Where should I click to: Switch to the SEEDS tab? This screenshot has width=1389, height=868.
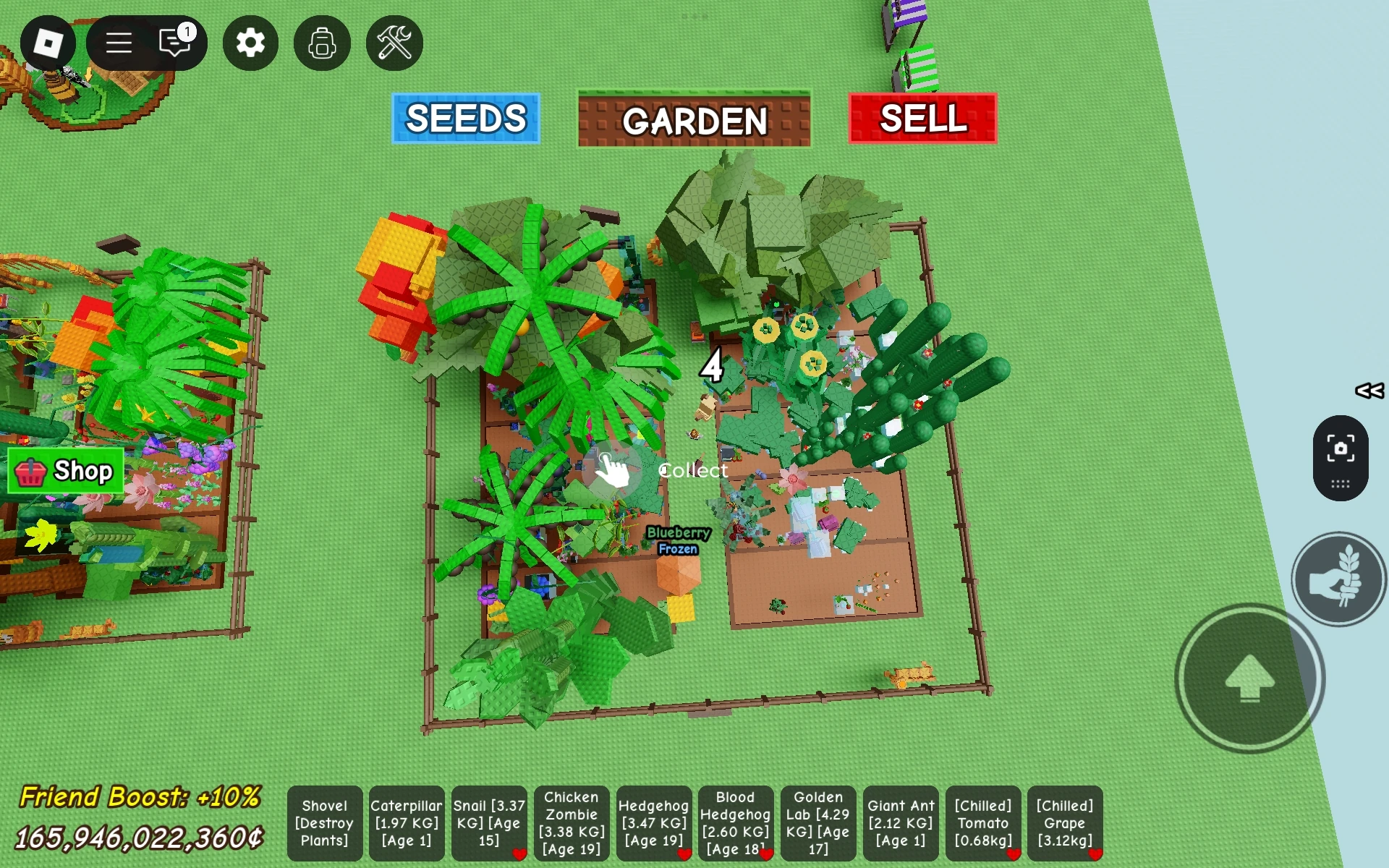point(465,118)
